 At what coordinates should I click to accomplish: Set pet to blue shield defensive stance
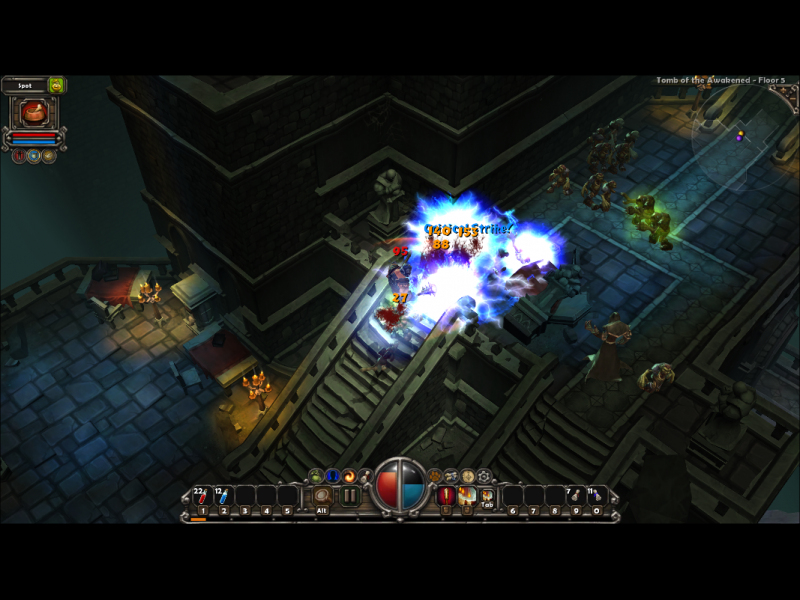(x=34, y=156)
